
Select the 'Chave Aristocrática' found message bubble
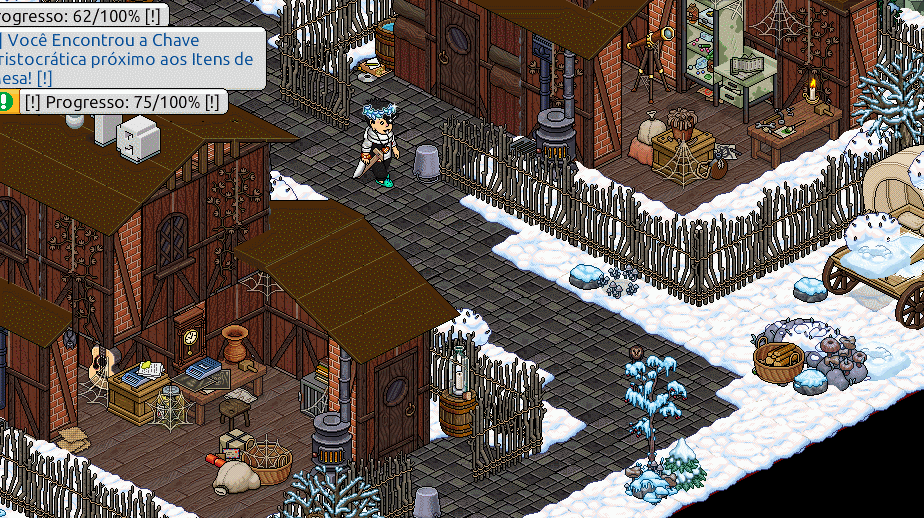130,59
